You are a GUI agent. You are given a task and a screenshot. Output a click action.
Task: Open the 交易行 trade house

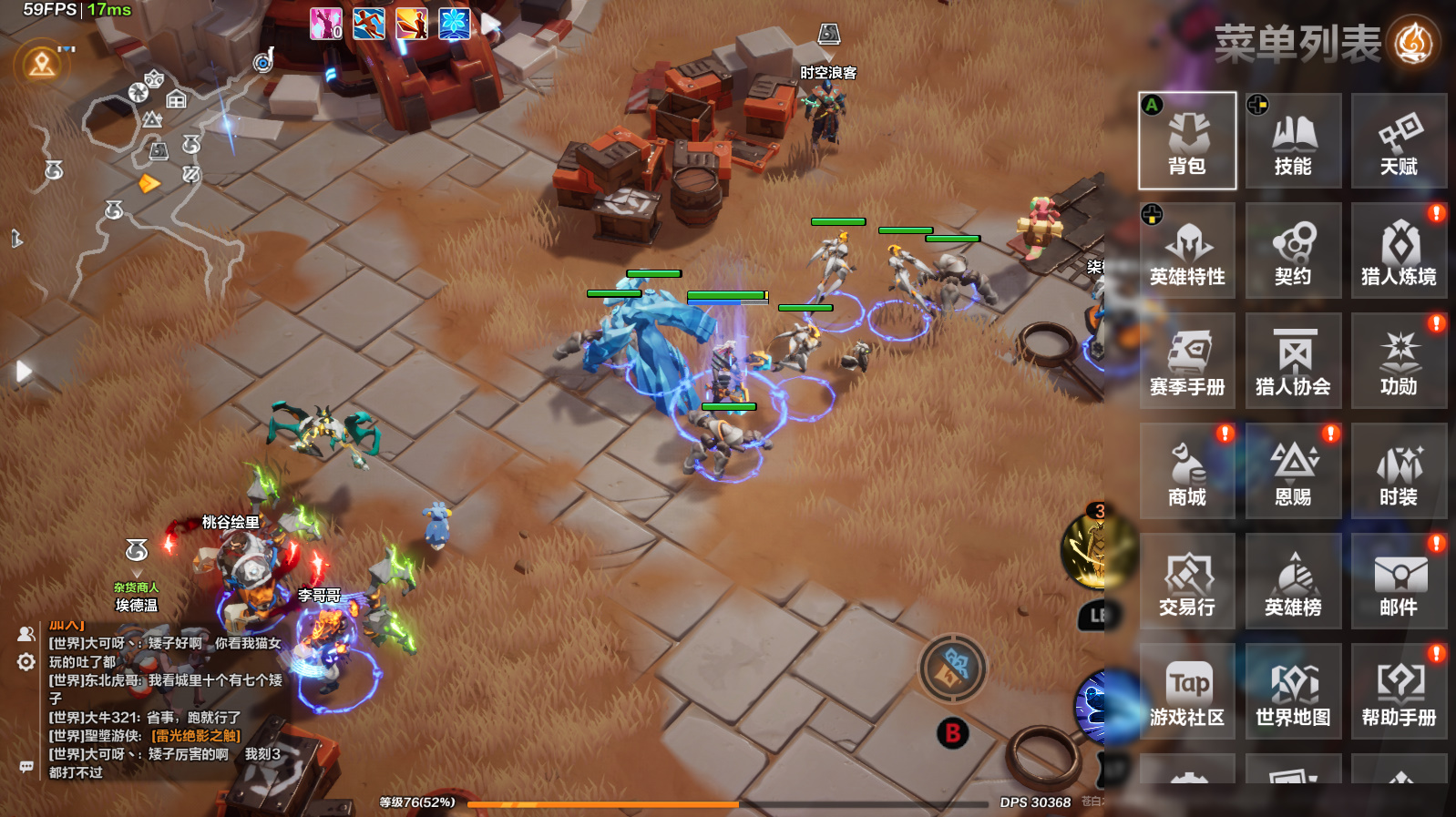click(x=1187, y=581)
